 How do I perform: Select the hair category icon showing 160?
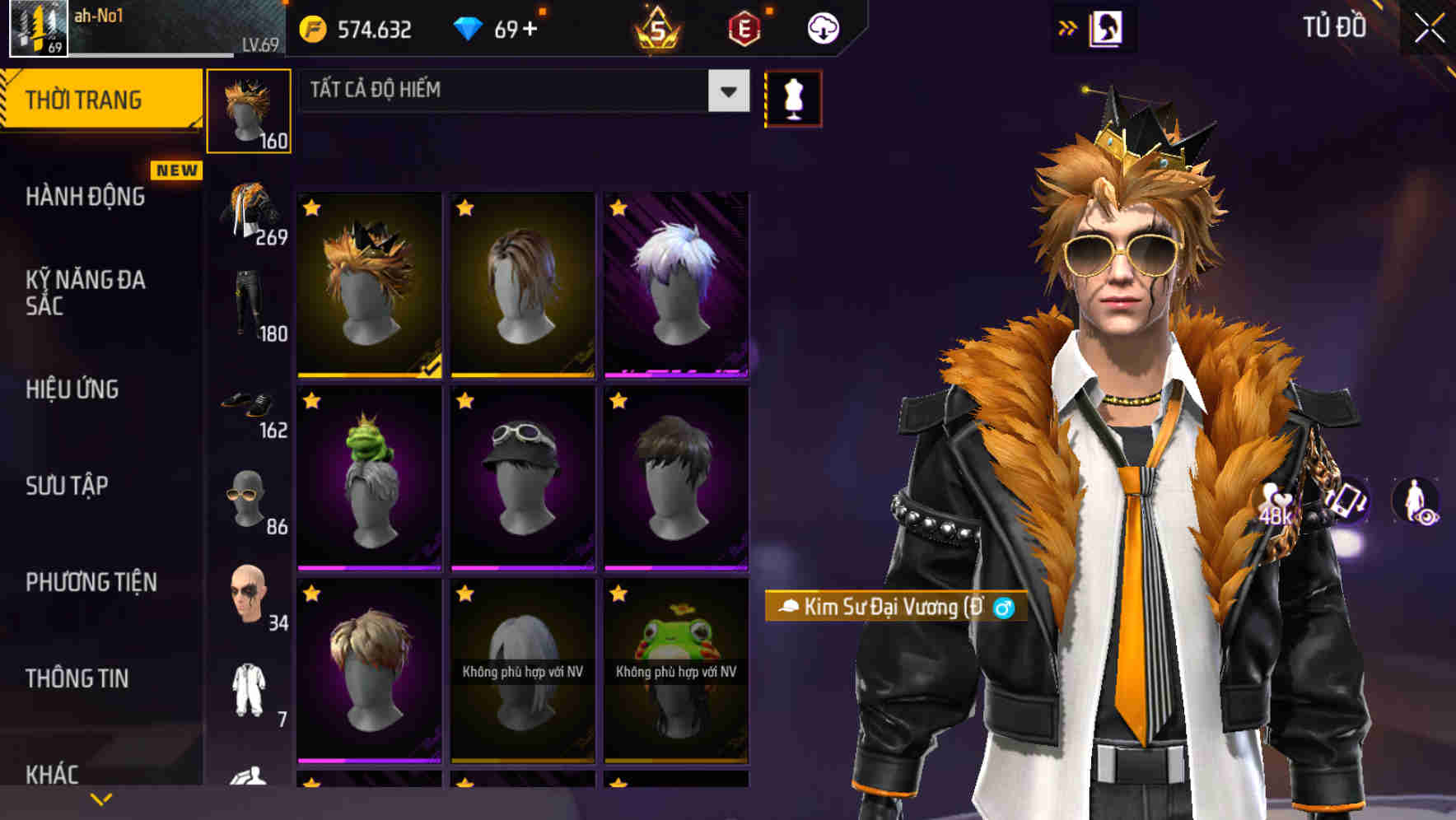250,107
